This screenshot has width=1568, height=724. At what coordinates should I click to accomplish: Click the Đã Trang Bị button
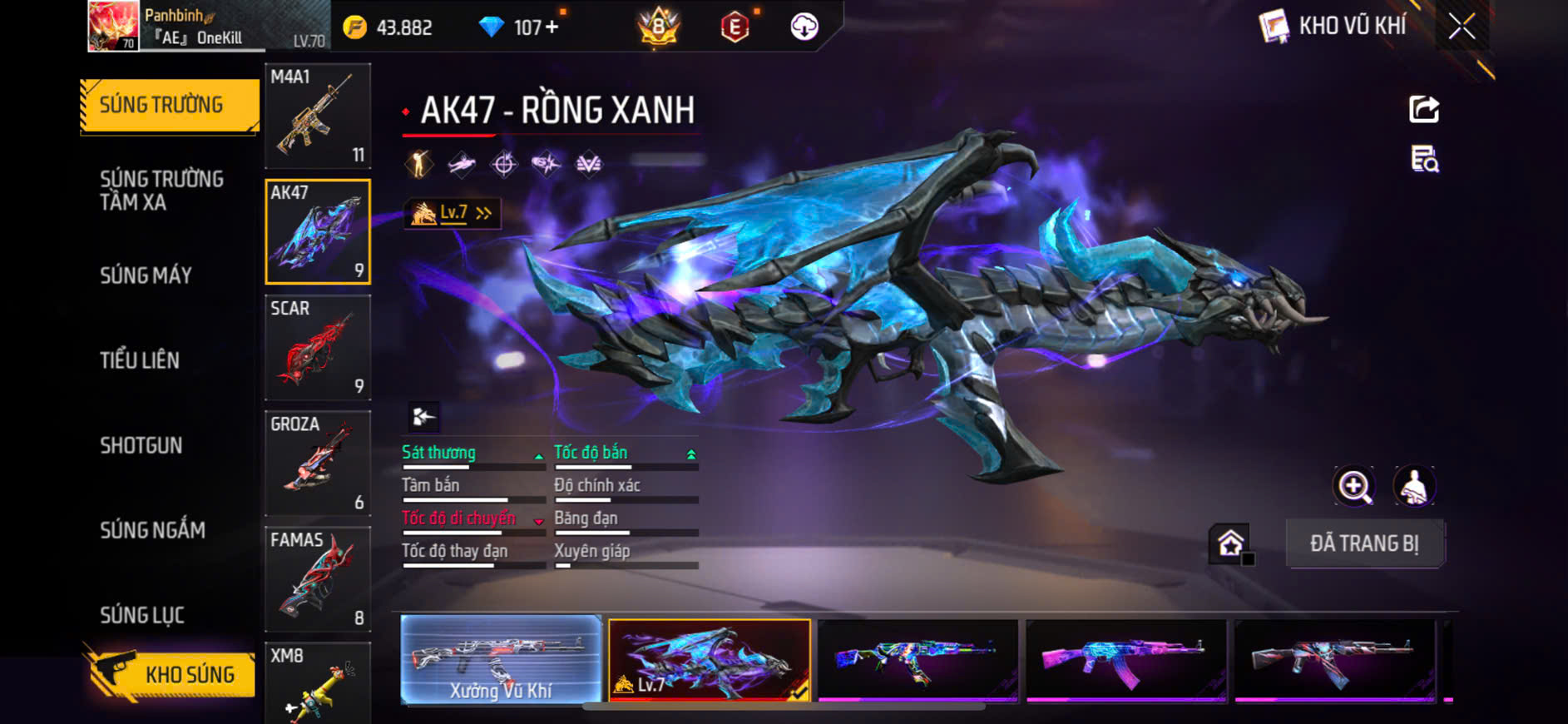1364,543
